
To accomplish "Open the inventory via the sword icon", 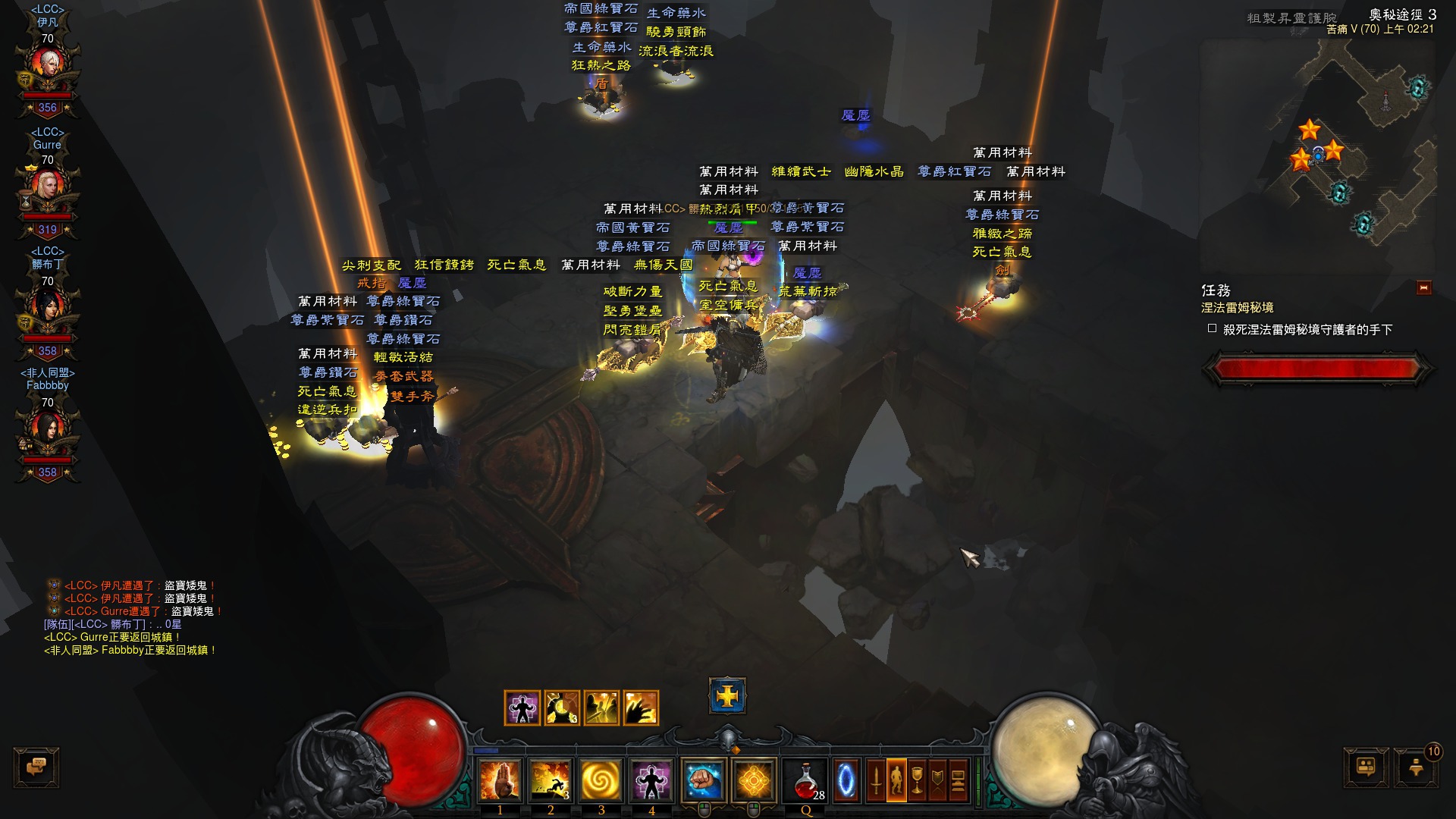I will click(x=876, y=780).
